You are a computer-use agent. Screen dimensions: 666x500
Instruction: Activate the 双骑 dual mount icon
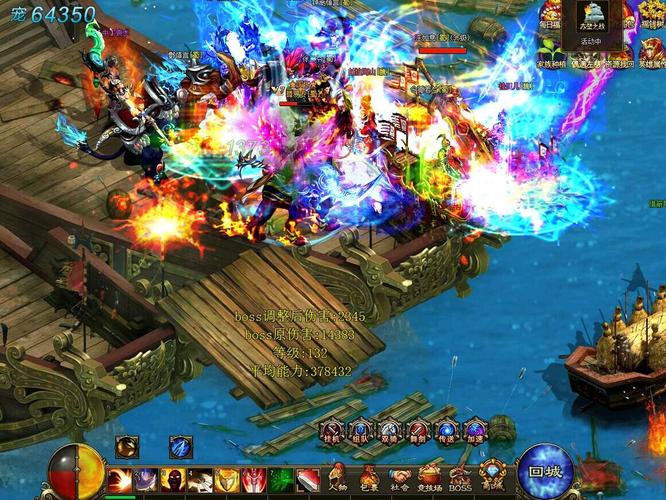tap(390, 431)
